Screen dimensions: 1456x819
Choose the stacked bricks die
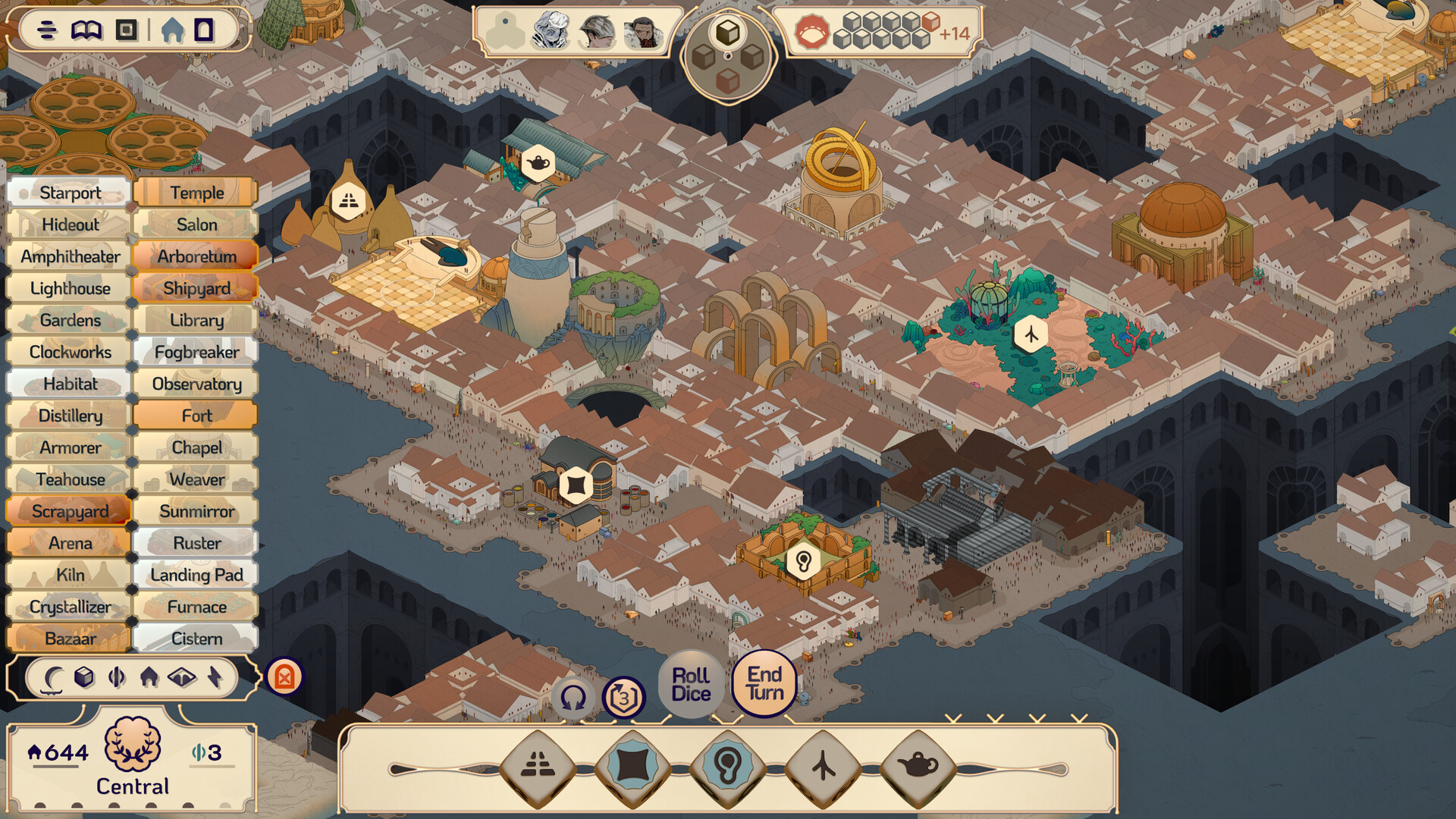tap(538, 767)
